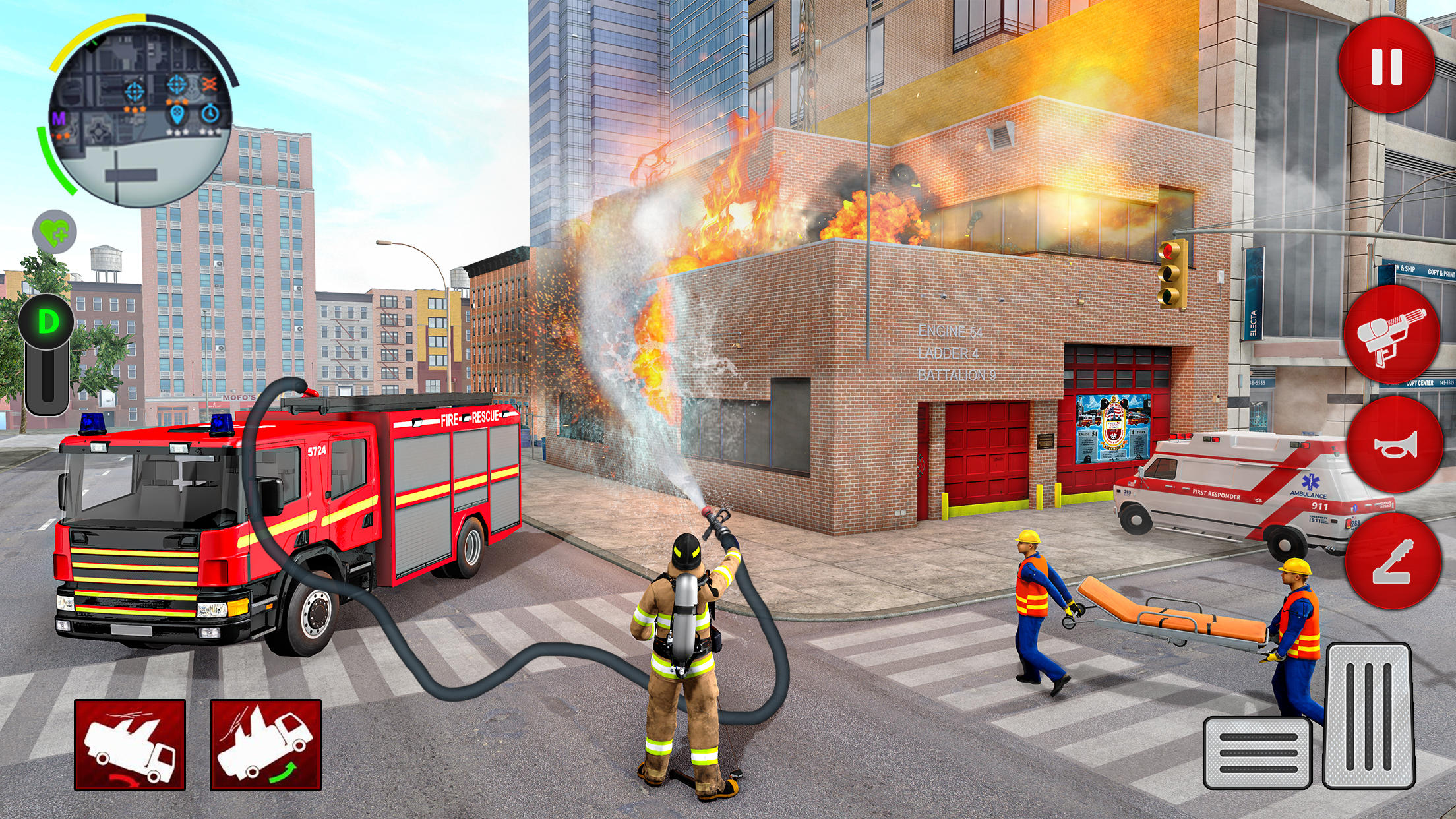Click the right crosshair target with orange stars
The width and height of the screenshot is (1456, 819).
(177, 84)
